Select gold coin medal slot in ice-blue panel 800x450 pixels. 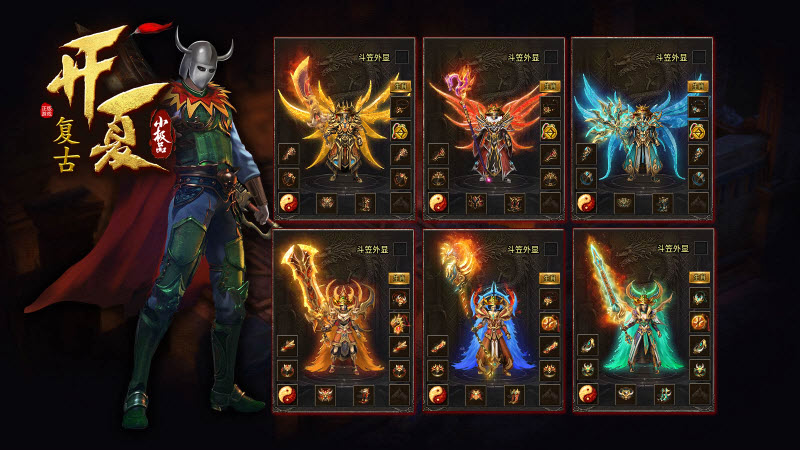[x=698, y=130]
